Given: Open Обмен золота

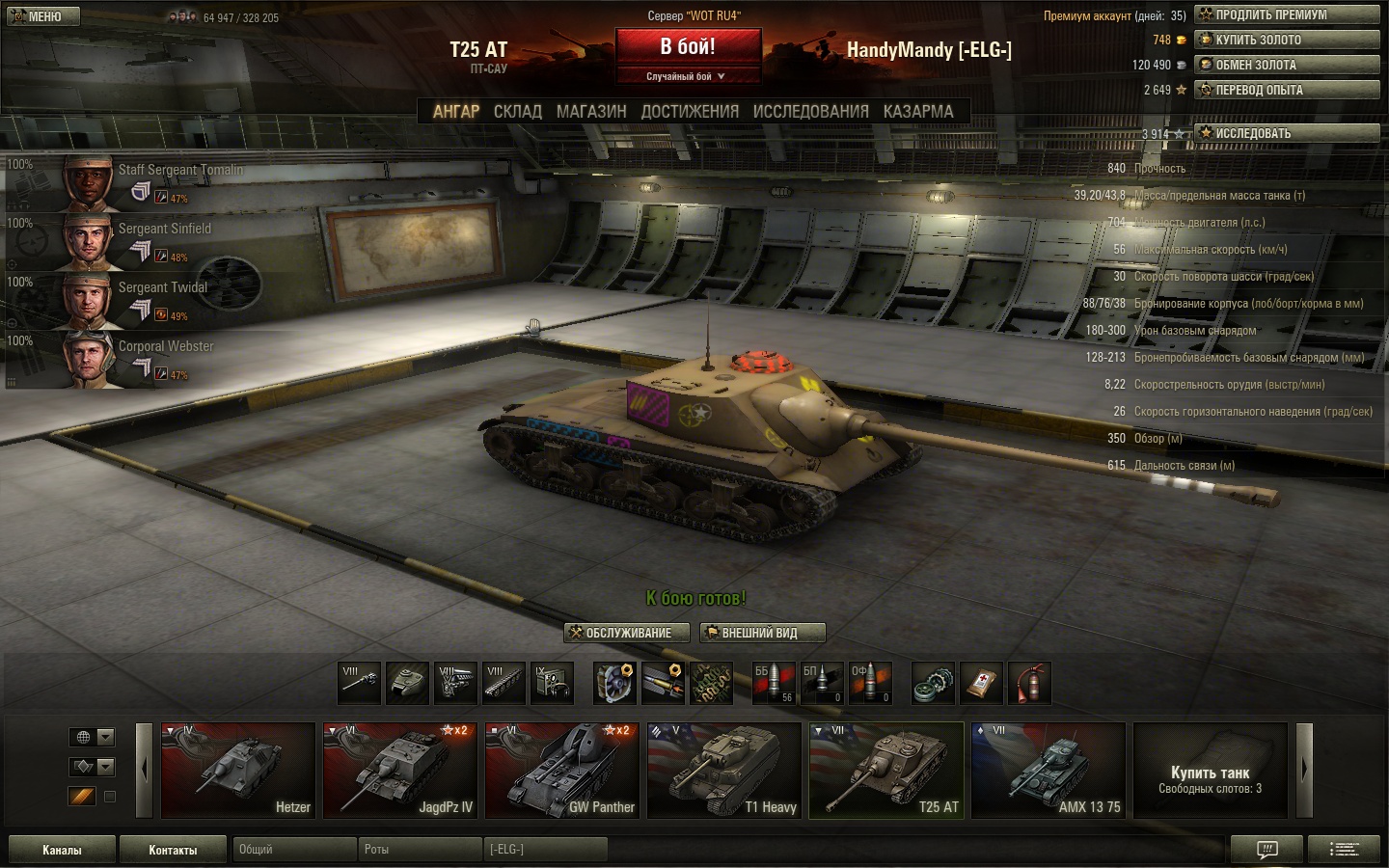Looking at the screenshot, I should [1287, 65].
